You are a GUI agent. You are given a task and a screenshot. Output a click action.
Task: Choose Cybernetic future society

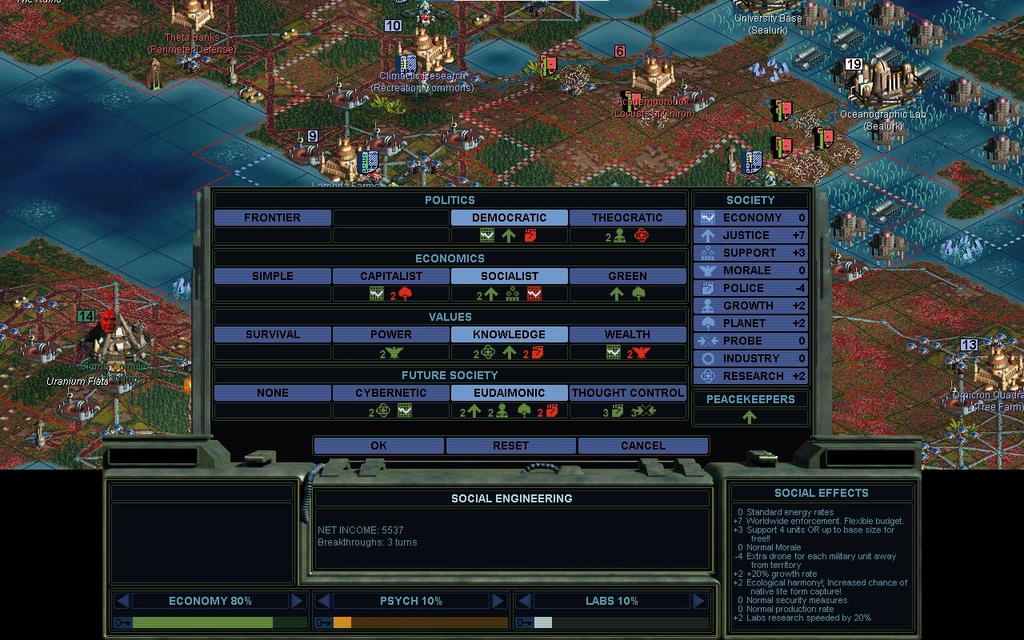pos(391,393)
